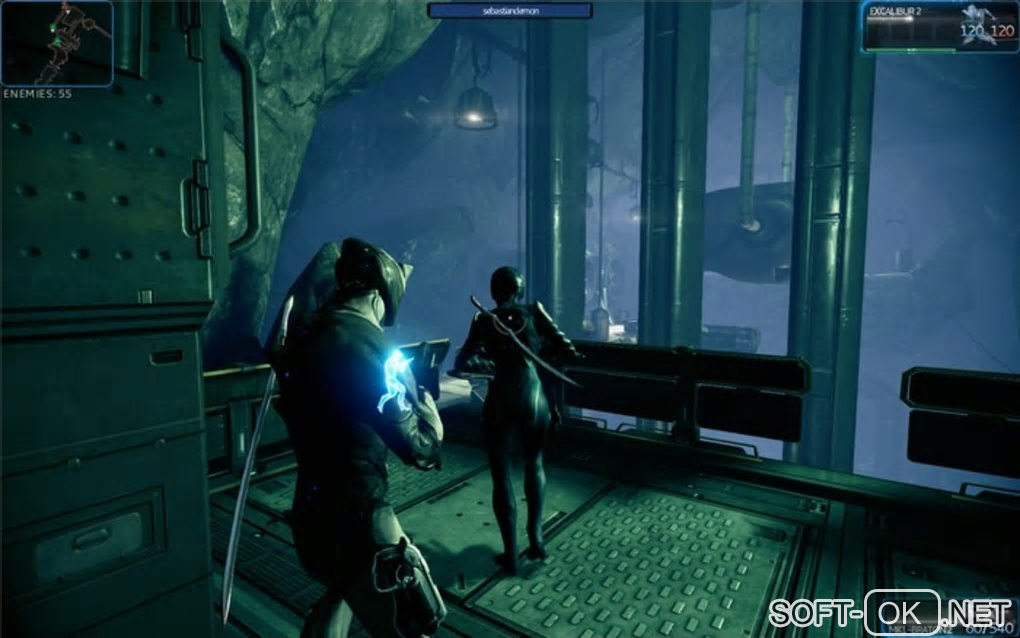Select the sebastiandemon player name tag
The height and width of the screenshot is (638, 1020).
pyautogui.click(x=510, y=11)
